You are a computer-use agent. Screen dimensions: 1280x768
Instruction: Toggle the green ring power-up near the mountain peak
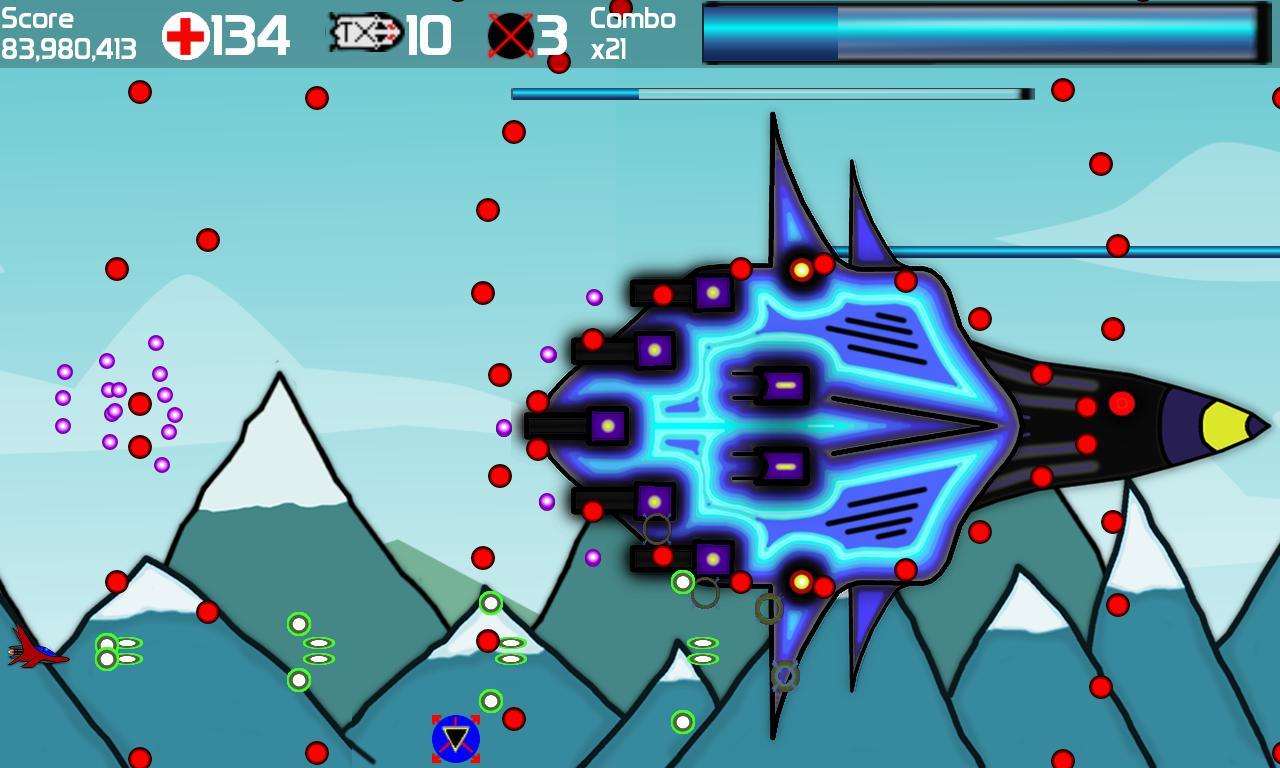click(489, 602)
